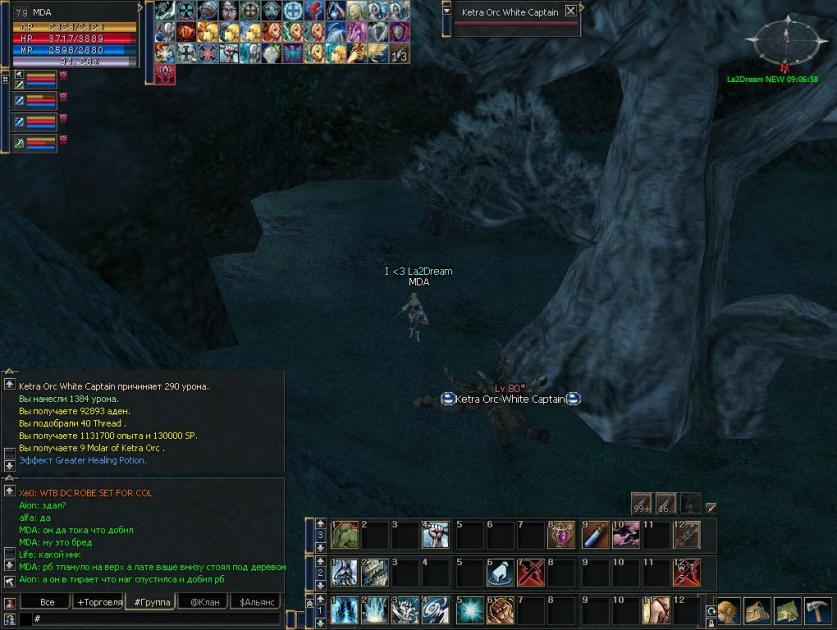This screenshot has width=837, height=630.
Task: Open the hammer icon menu button
Action: point(816,609)
